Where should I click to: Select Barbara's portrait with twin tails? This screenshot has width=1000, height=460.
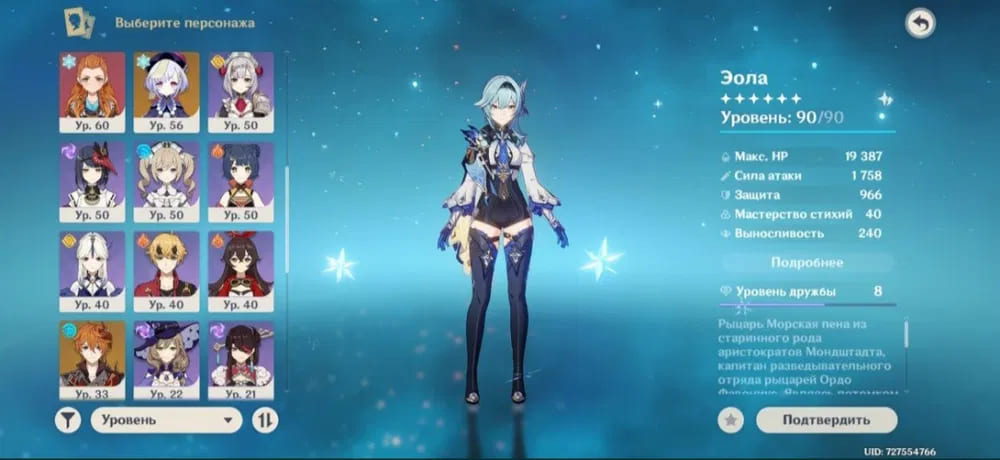[167, 180]
